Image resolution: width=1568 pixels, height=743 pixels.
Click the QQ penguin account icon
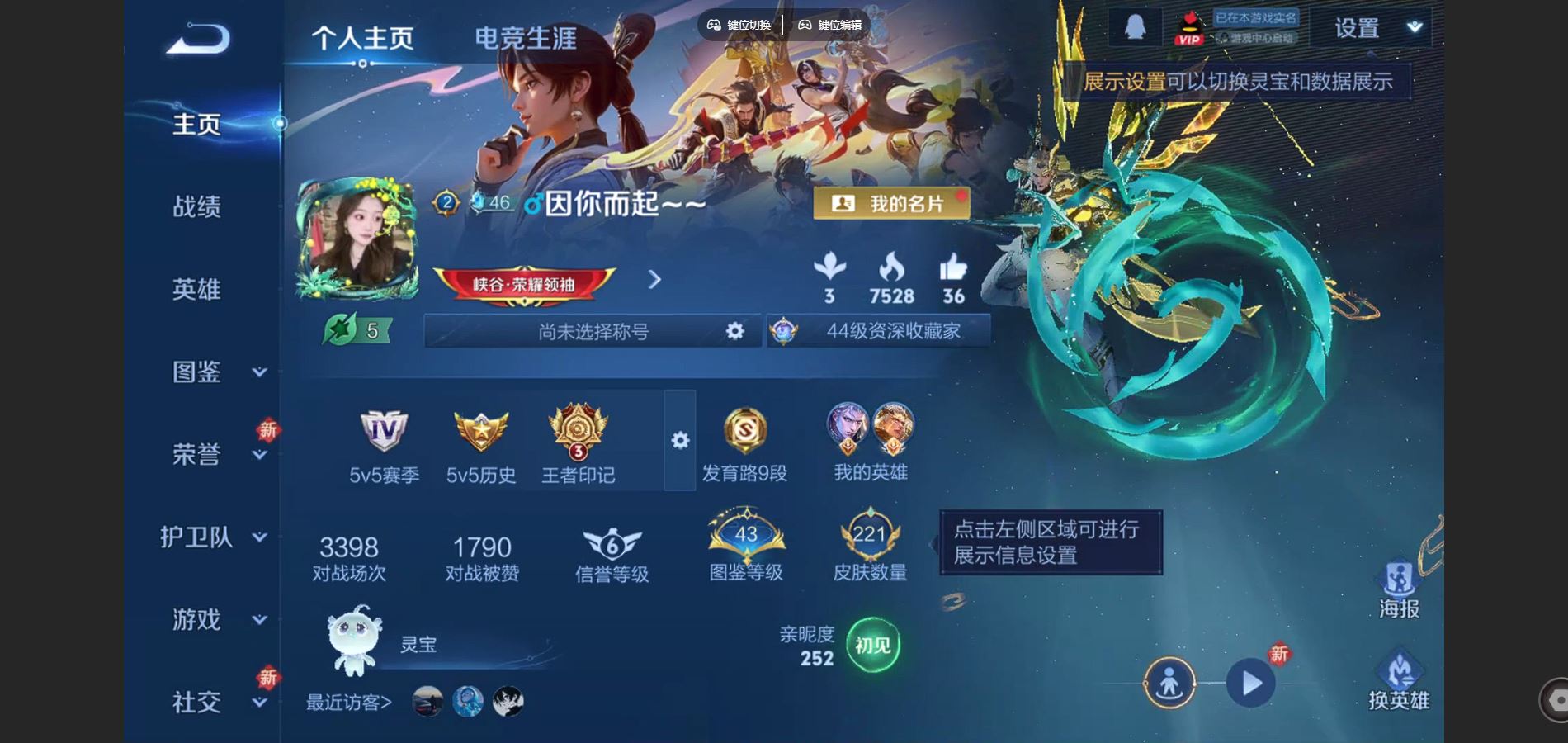pos(1136,25)
